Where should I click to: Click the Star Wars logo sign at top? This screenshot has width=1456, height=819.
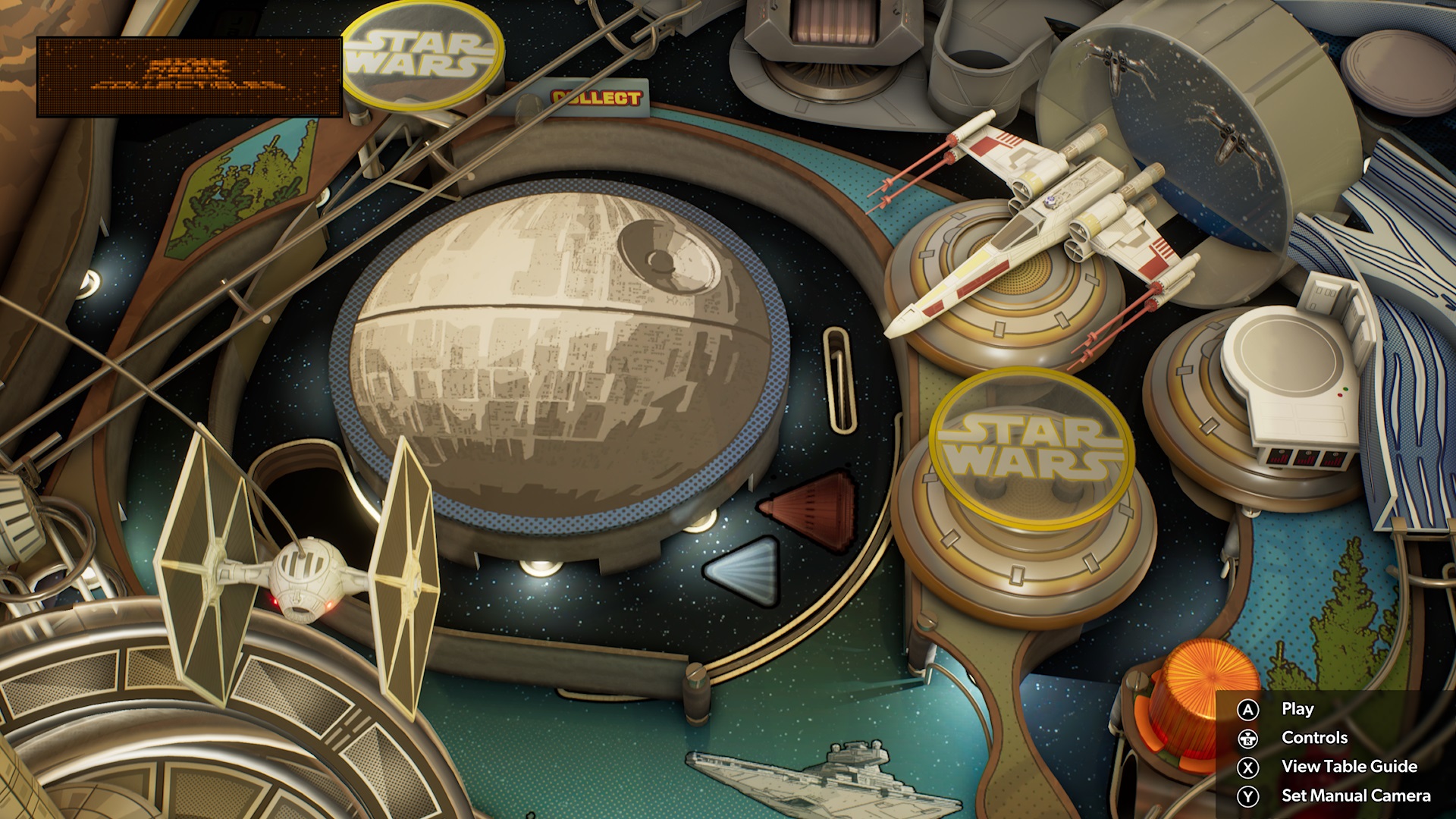coord(423,53)
